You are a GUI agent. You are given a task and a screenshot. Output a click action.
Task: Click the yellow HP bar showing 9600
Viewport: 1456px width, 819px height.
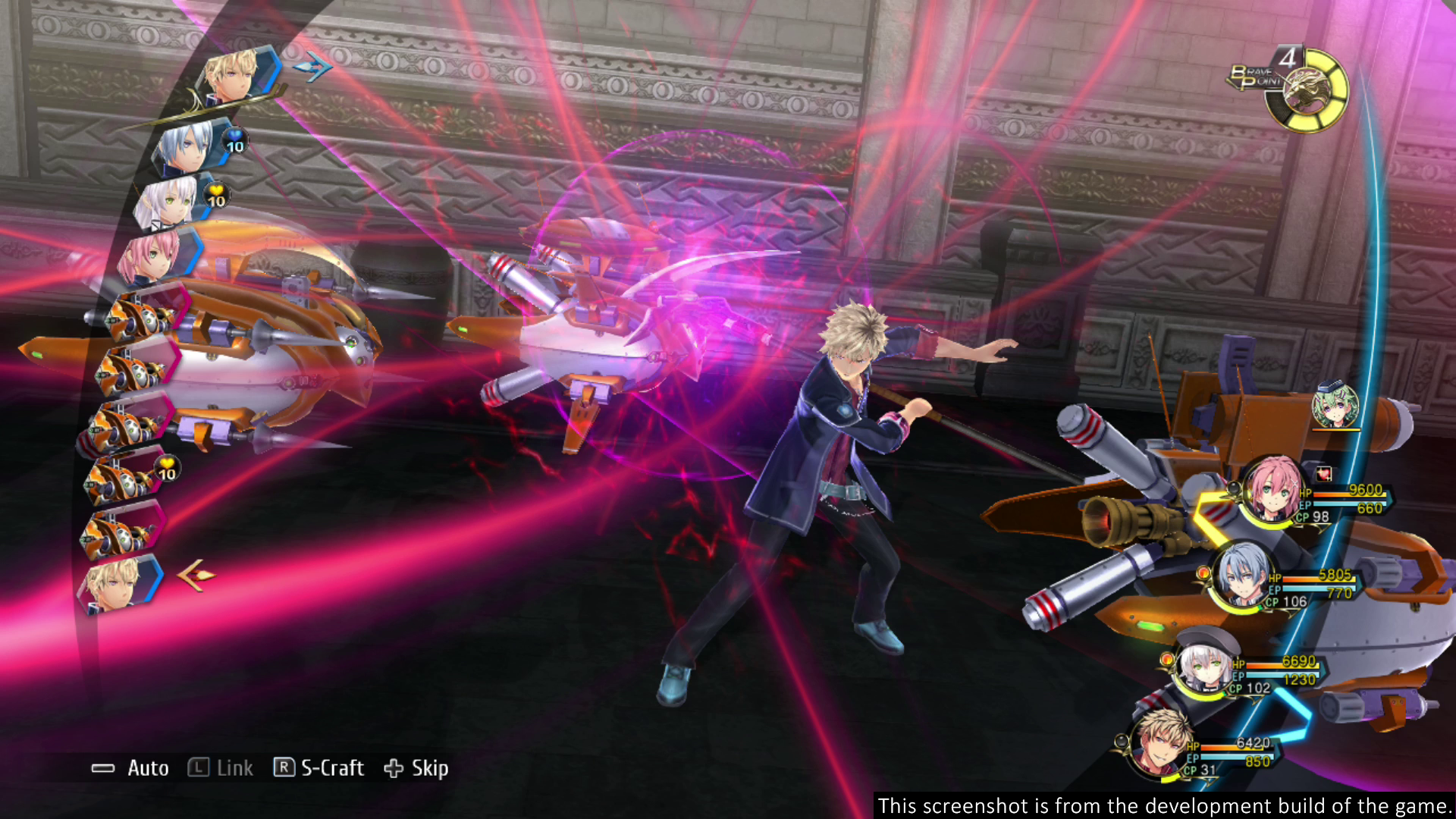point(1346,490)
